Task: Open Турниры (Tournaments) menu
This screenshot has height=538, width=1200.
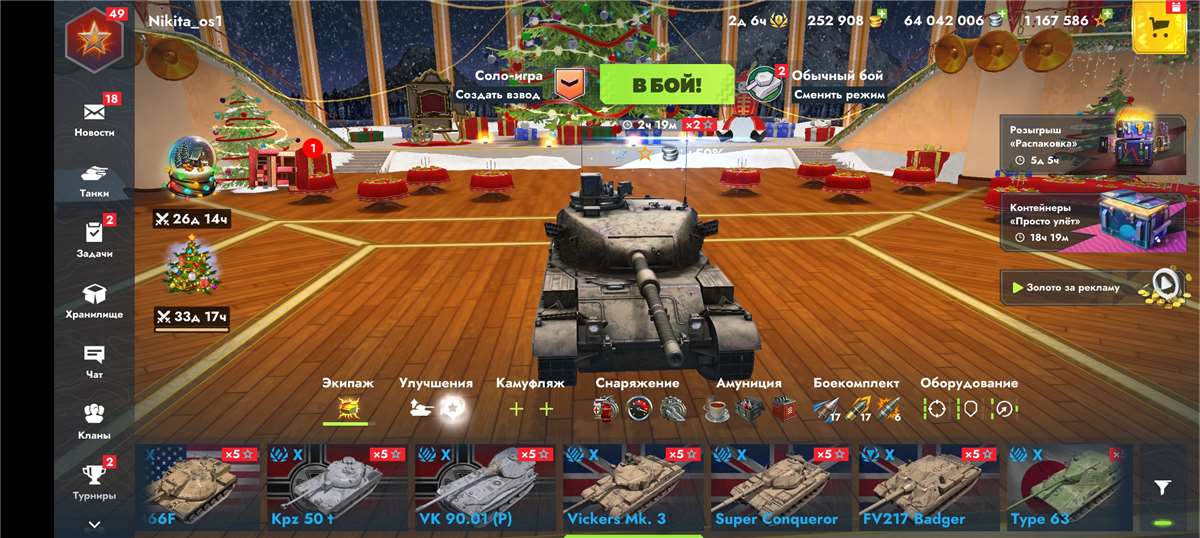Action: 94,482
